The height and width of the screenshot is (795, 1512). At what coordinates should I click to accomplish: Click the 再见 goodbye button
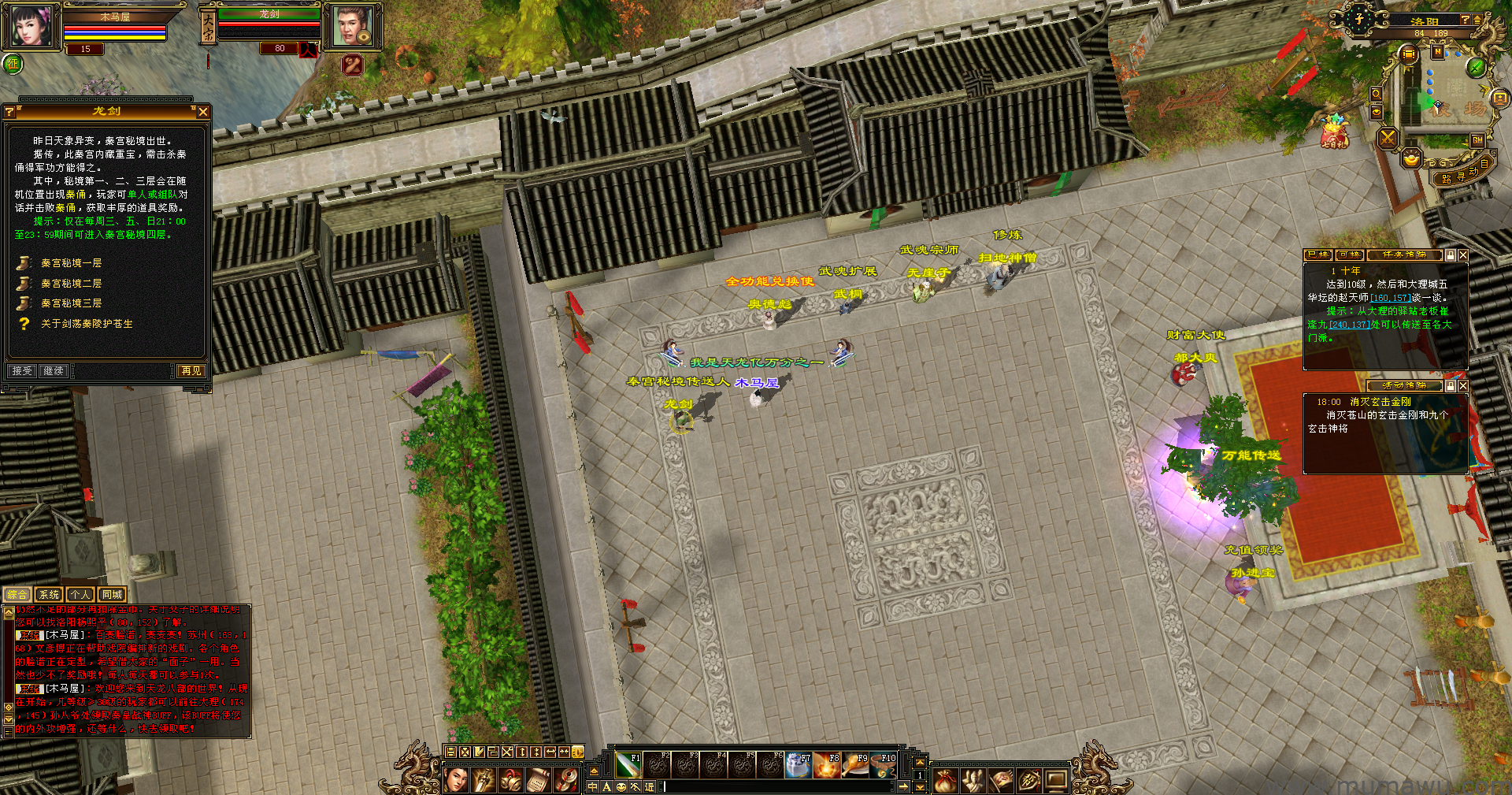[x=191, y=370]
